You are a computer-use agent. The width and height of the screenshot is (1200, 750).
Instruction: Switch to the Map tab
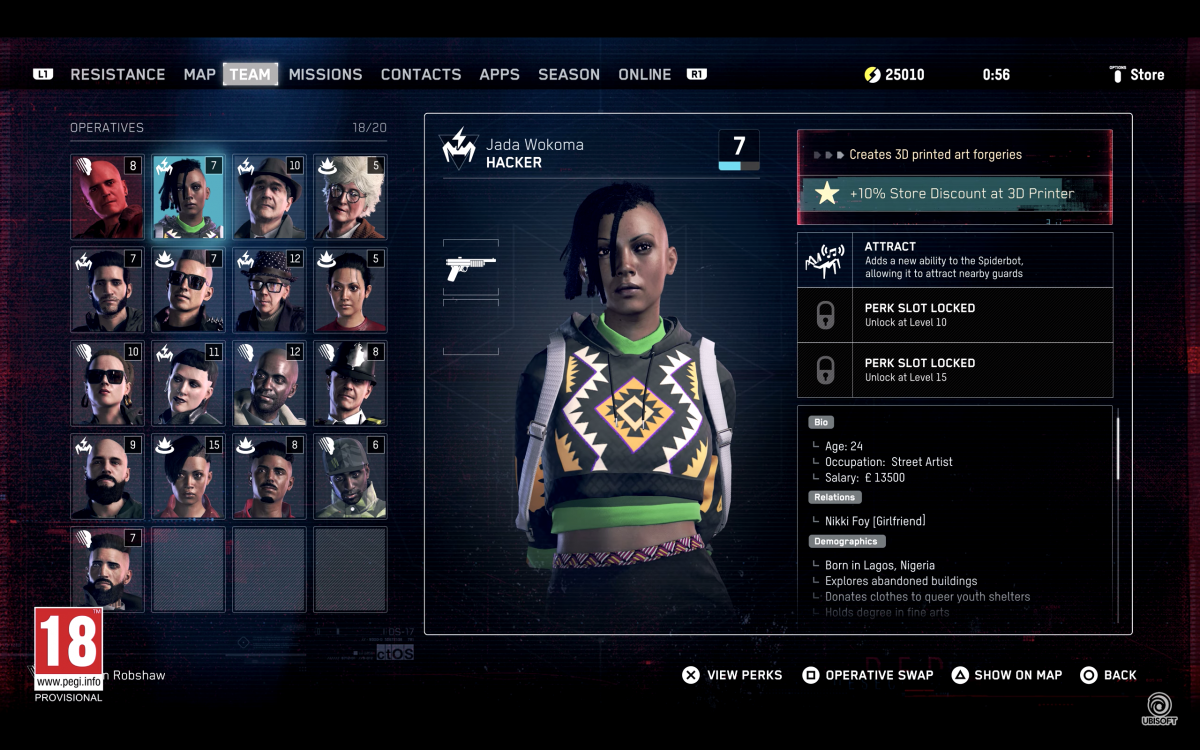pos(200,75)
